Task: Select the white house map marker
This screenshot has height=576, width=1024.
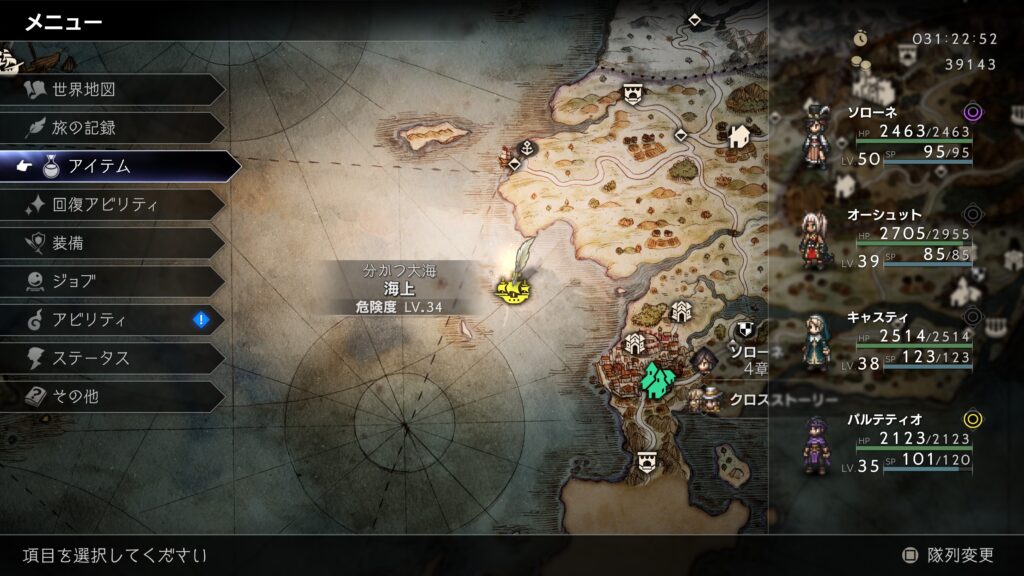Action: coord(740,135)
